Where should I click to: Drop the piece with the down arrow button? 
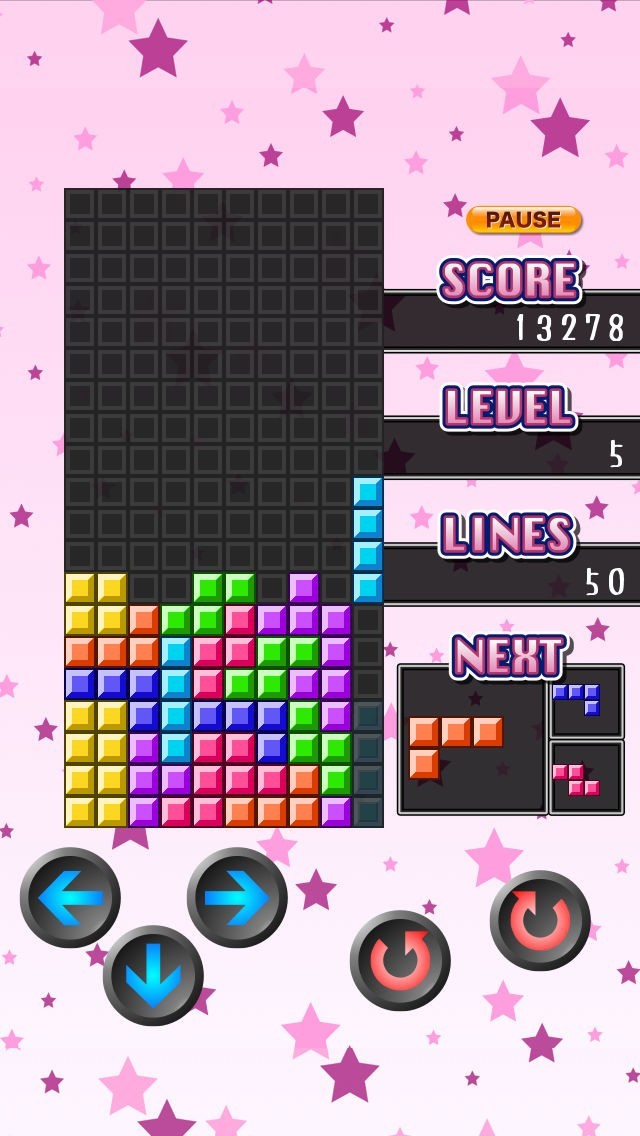[x=153, y=975]
